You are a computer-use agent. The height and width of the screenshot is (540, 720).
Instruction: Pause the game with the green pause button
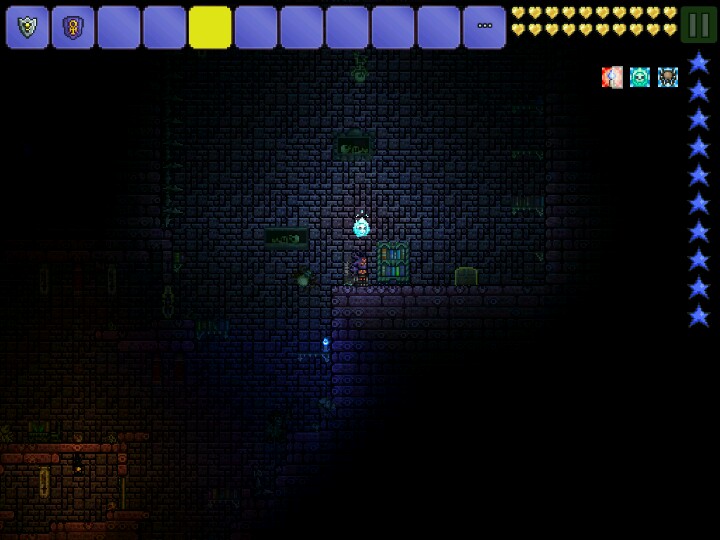point(698,24)
